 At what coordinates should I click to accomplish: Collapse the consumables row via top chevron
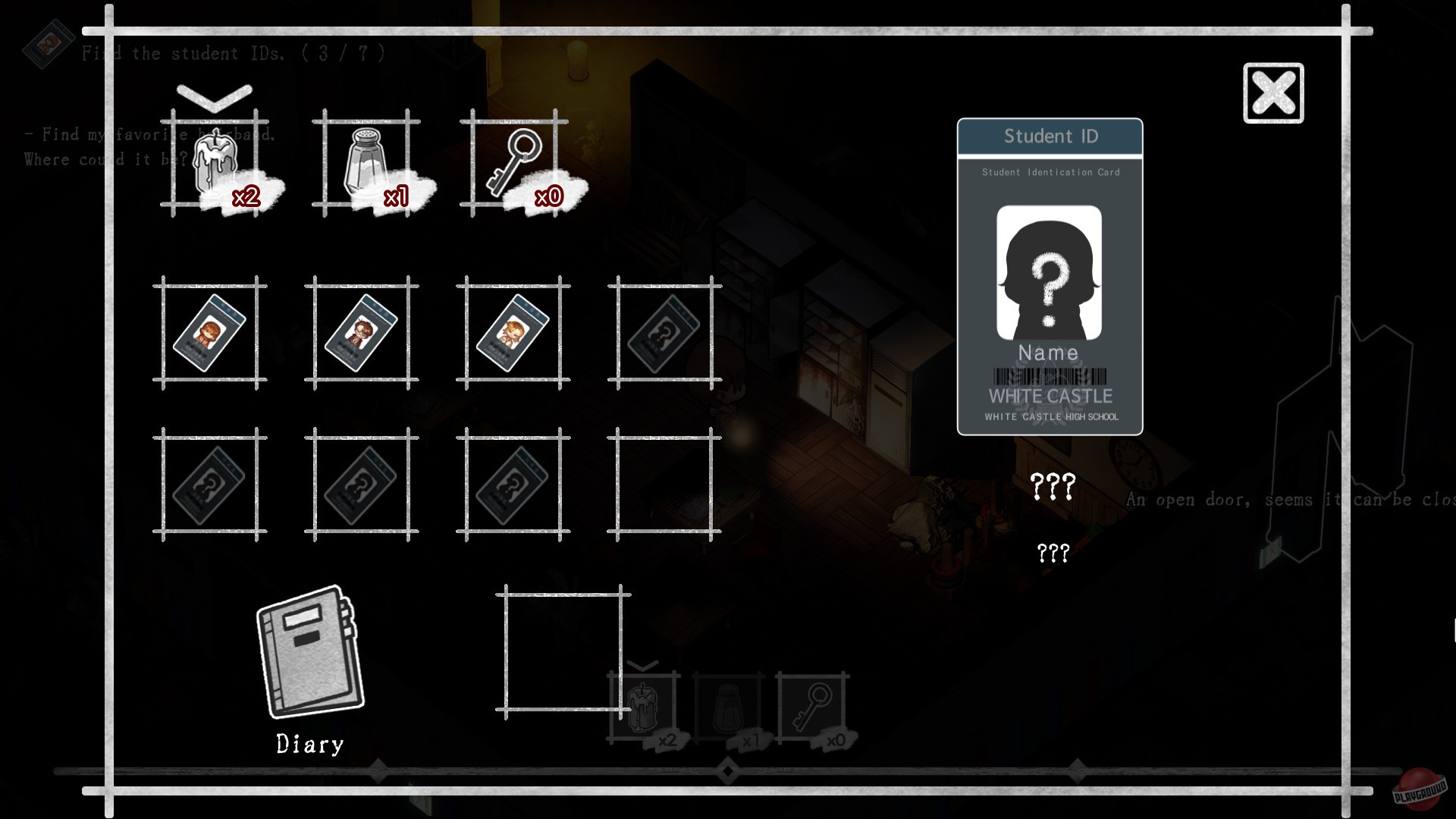click(x=215, y=96)
